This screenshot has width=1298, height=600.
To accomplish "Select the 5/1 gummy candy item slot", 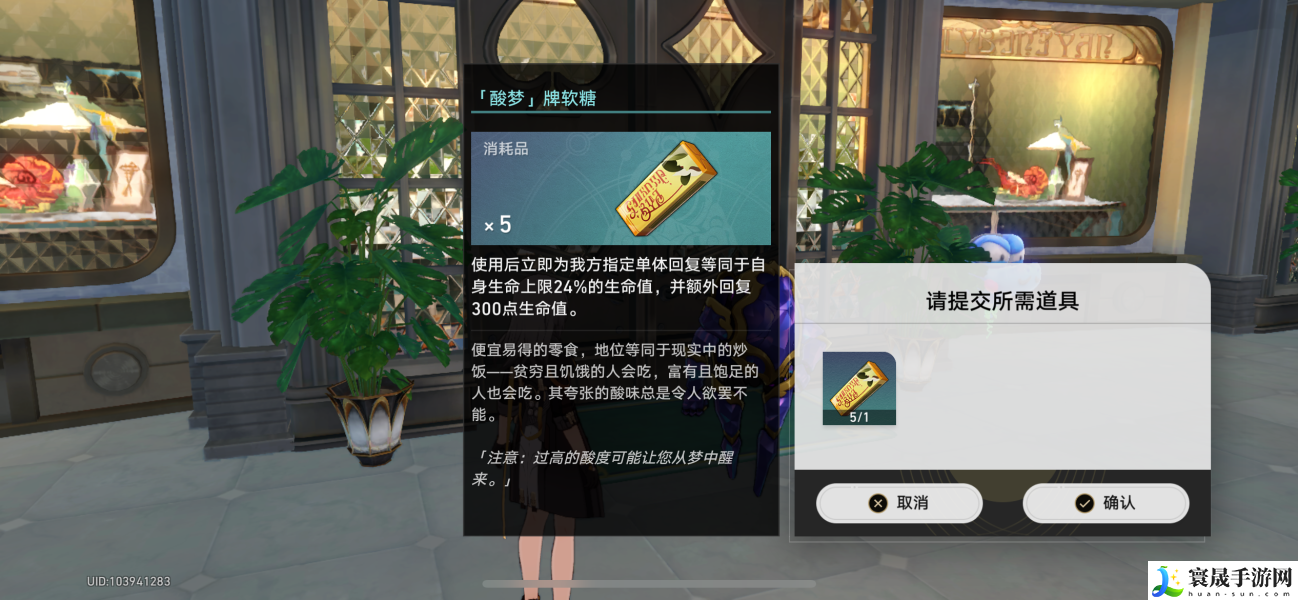I will pyautogui.click(x=859, y=389).
